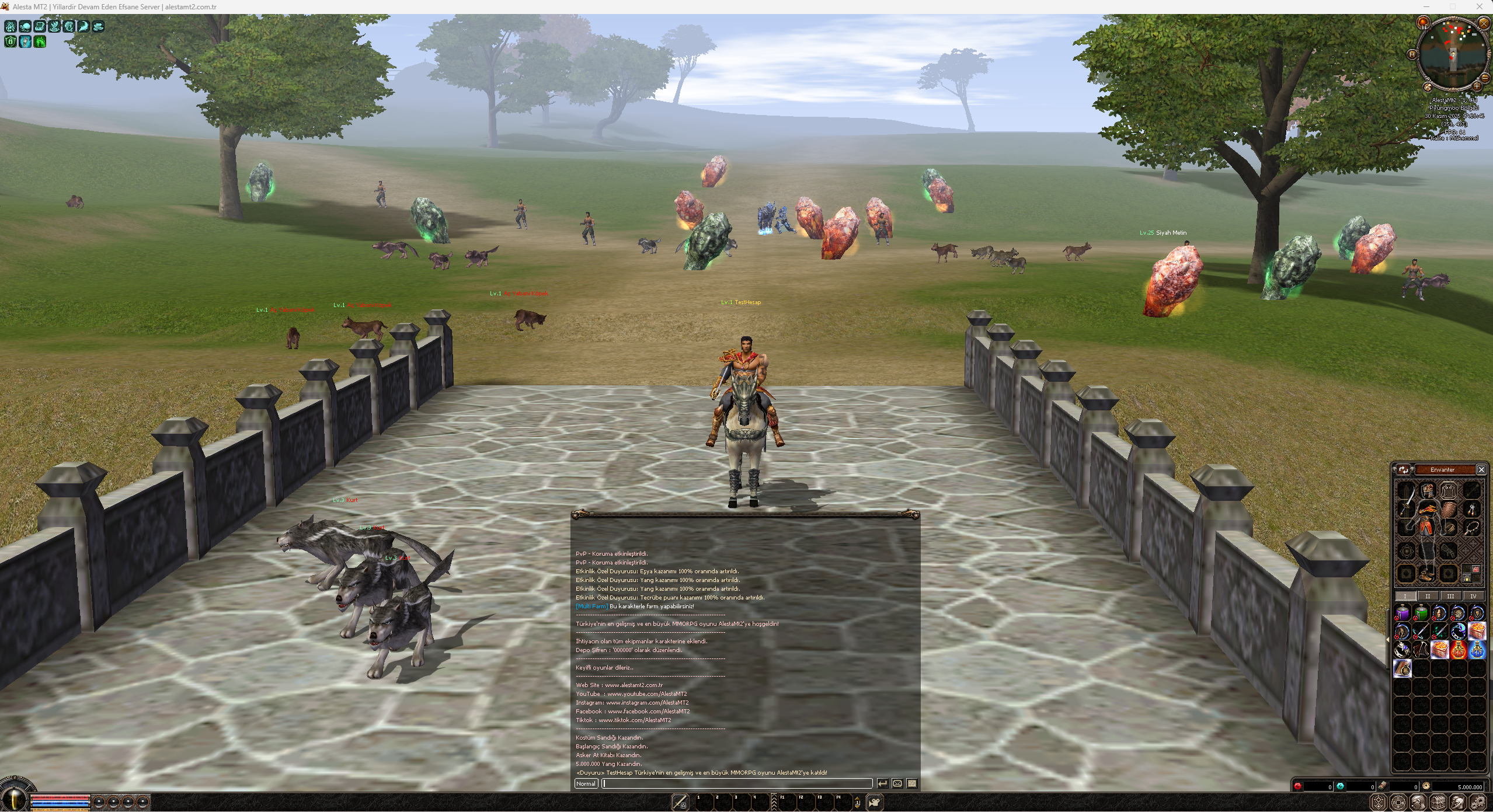1493x812 pixels.
Task: Select the equipped boots slot
Action: (x=1427, y=574)
